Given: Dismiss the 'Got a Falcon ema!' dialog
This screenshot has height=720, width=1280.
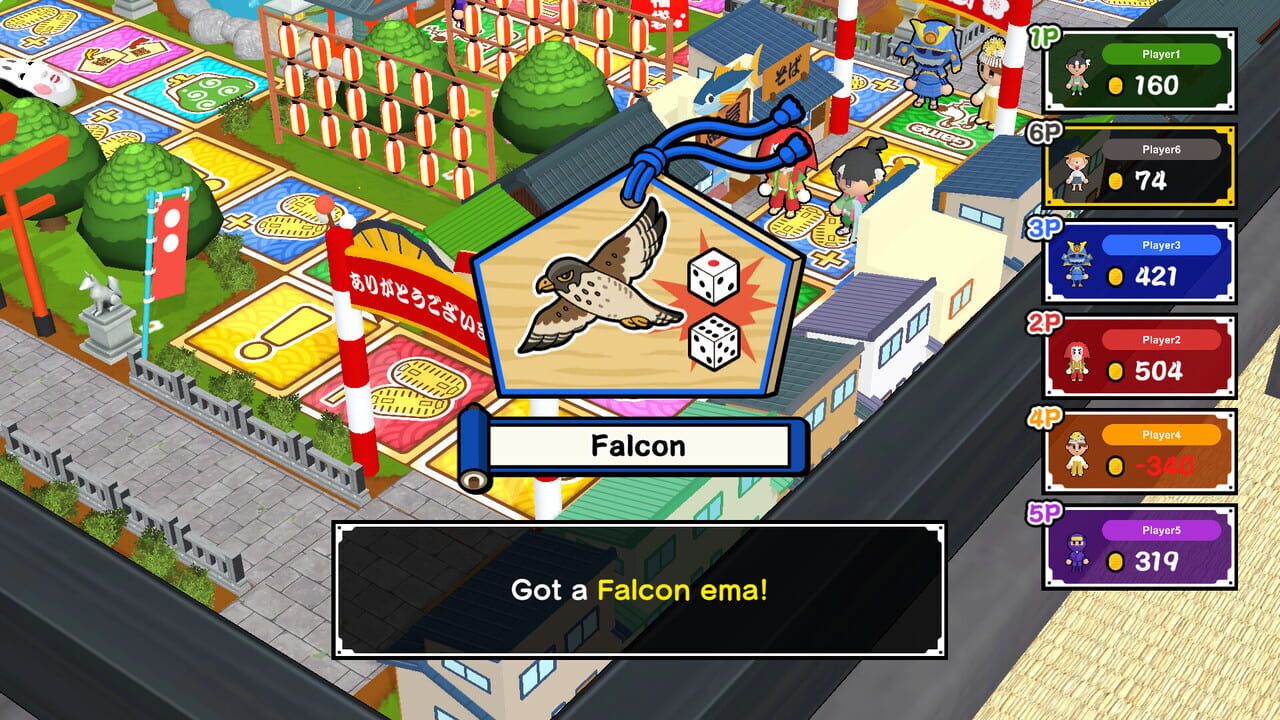Looking at the screenshot, I should [640, 590].
